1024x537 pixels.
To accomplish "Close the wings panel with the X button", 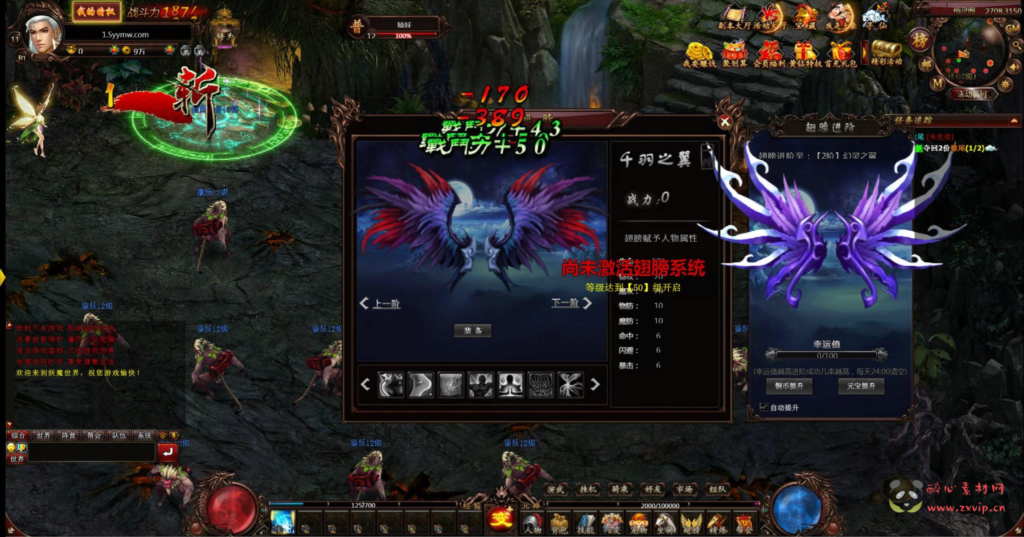I will (725, 121).
